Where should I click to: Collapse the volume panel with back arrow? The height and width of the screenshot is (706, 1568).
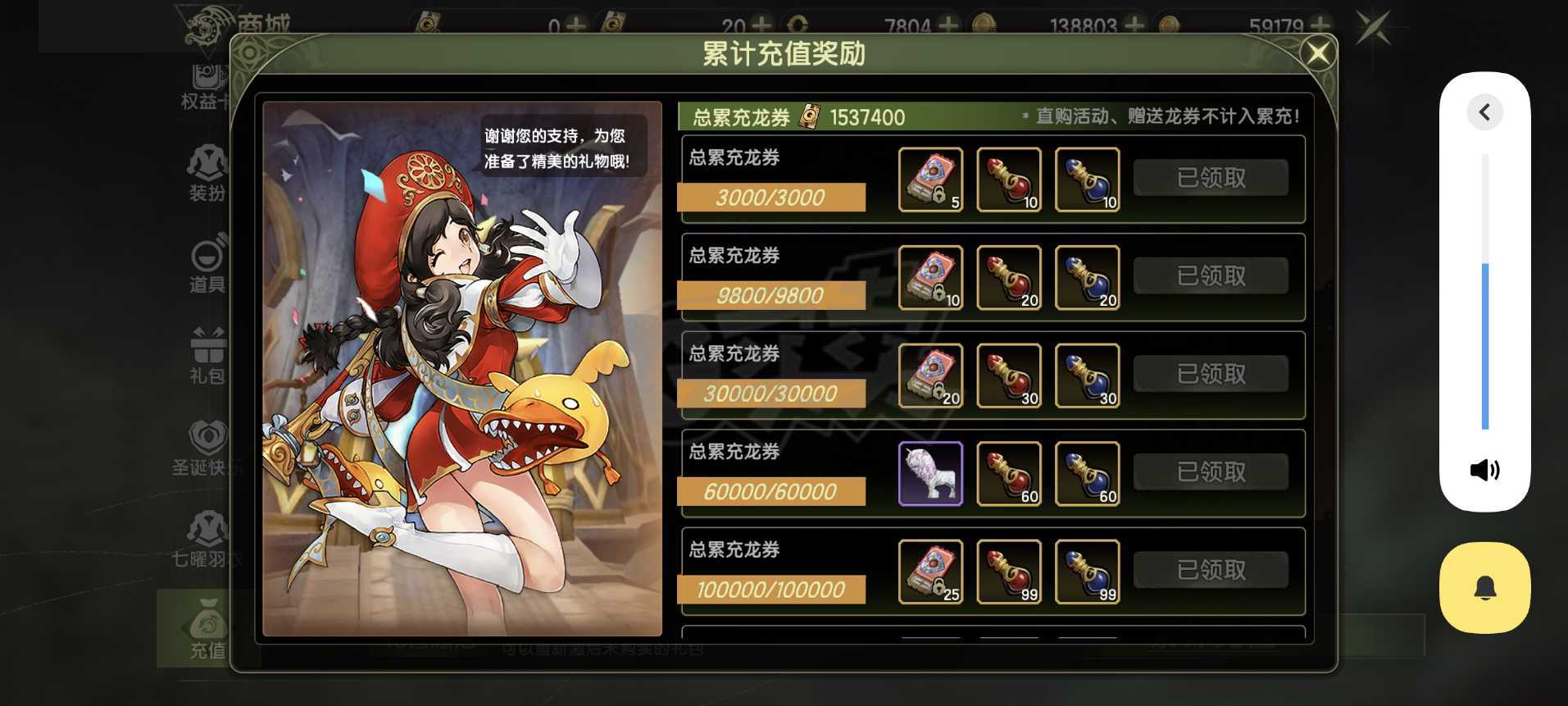(x=1484, y=112)
